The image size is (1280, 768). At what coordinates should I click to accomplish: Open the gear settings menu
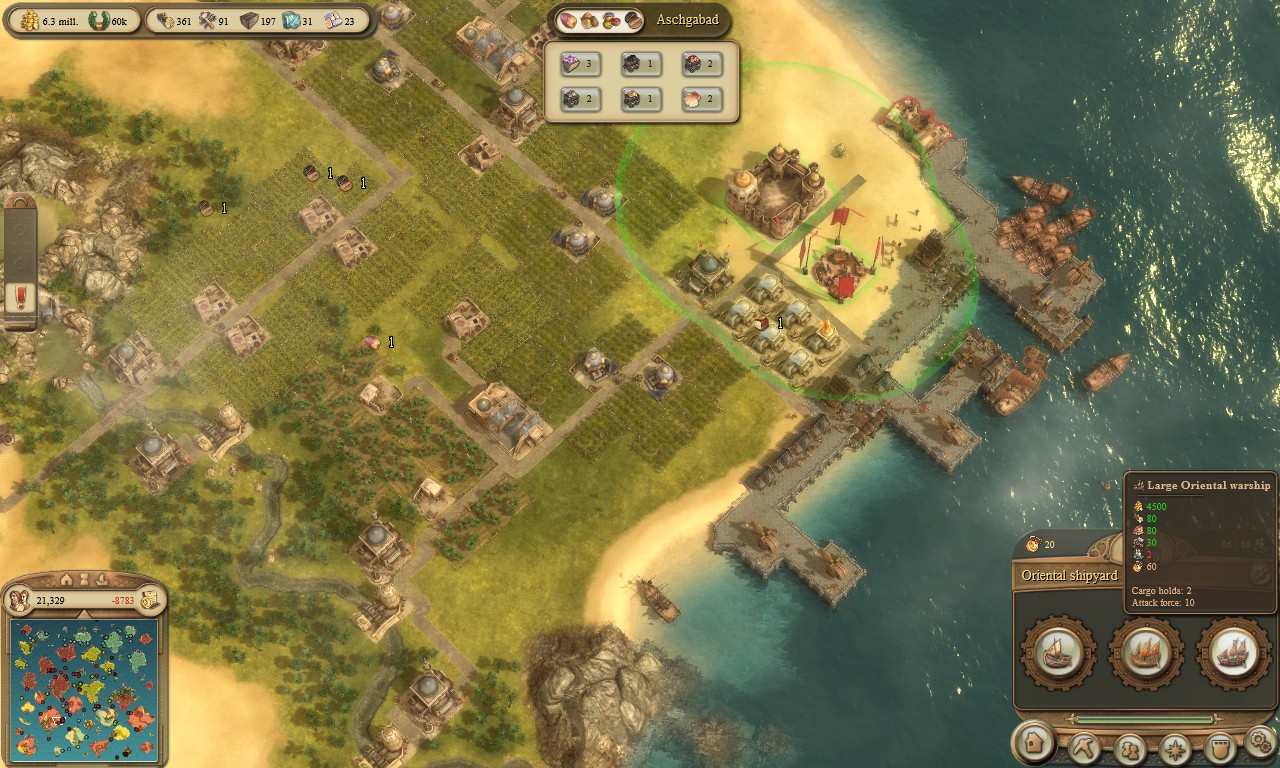point(1259,742)
